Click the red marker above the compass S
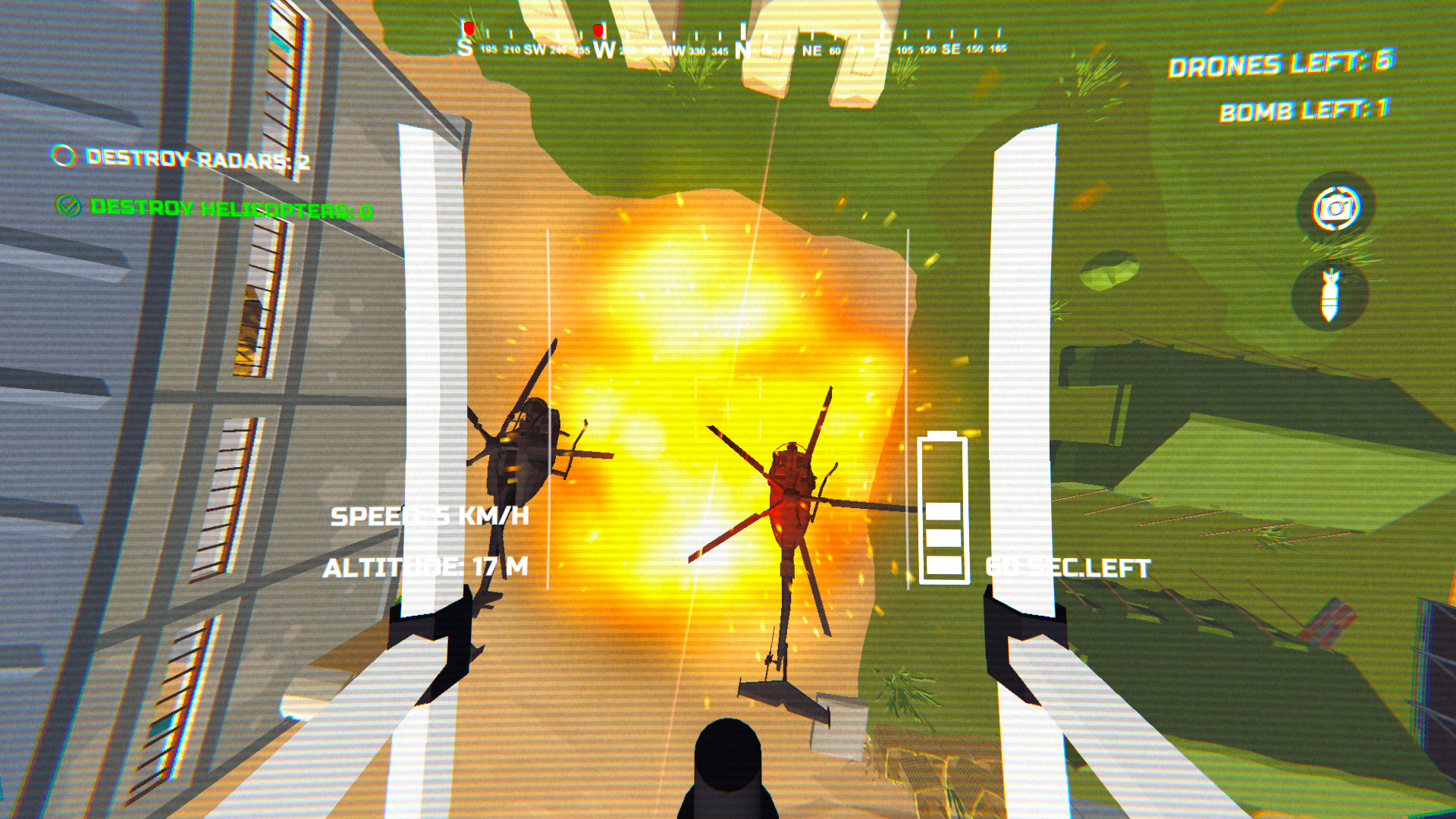The height and width of the screenshot is (819, 1456). click(468, 27)
